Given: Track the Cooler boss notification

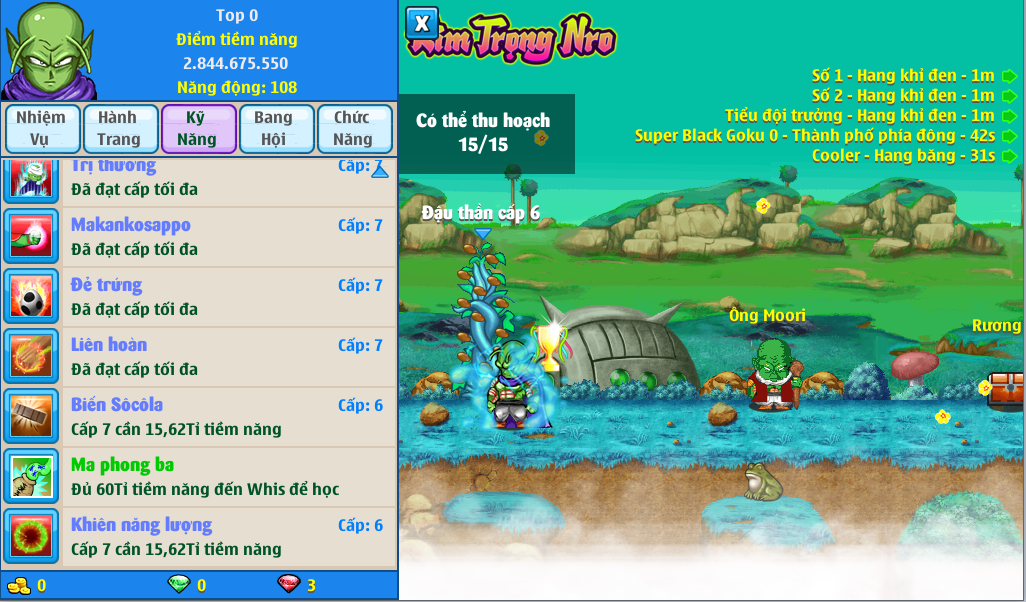Looking at the screenshot, I should [1009, 156].
